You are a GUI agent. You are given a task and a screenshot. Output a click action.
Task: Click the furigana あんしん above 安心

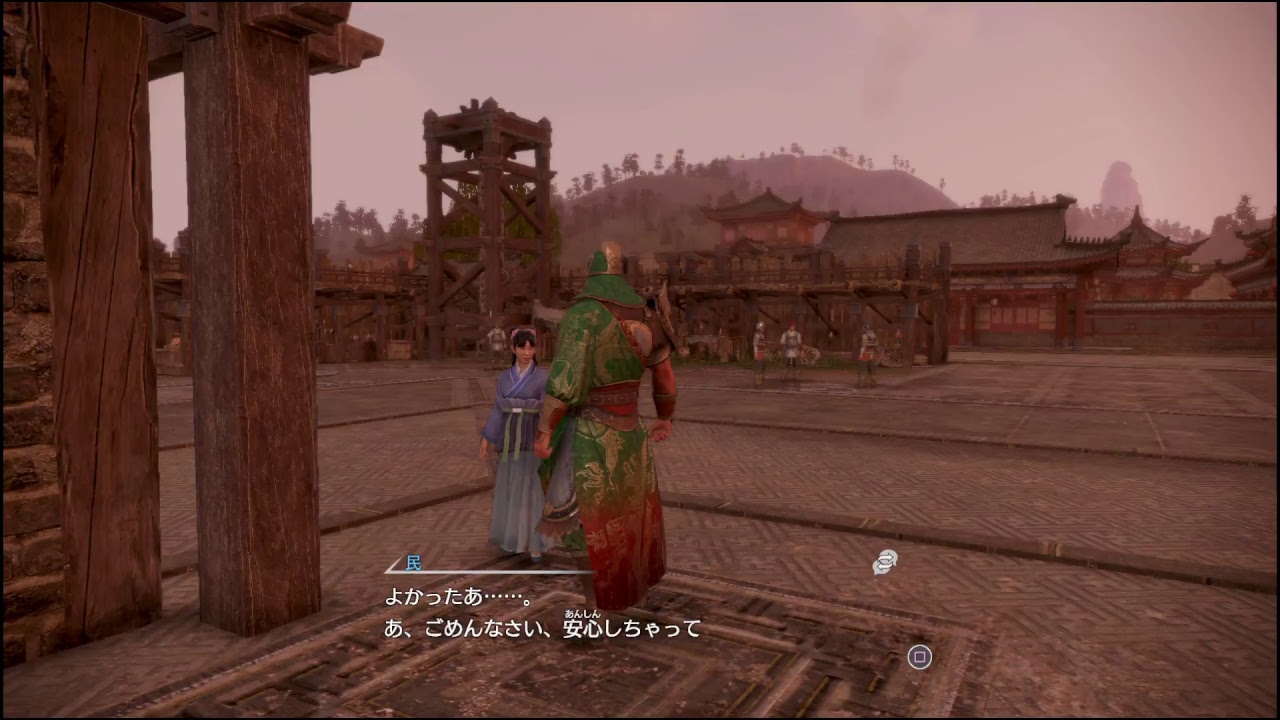pos(583,612)
